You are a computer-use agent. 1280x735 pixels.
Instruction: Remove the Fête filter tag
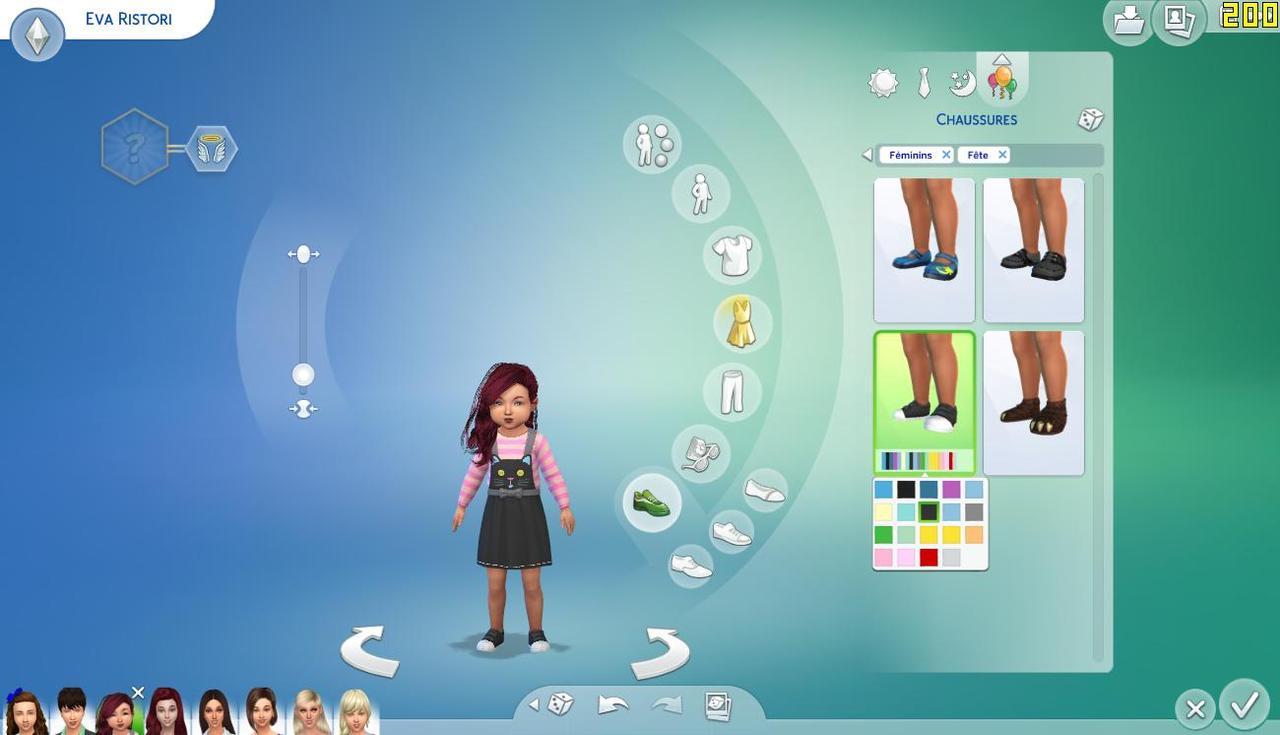point(1002,155)
